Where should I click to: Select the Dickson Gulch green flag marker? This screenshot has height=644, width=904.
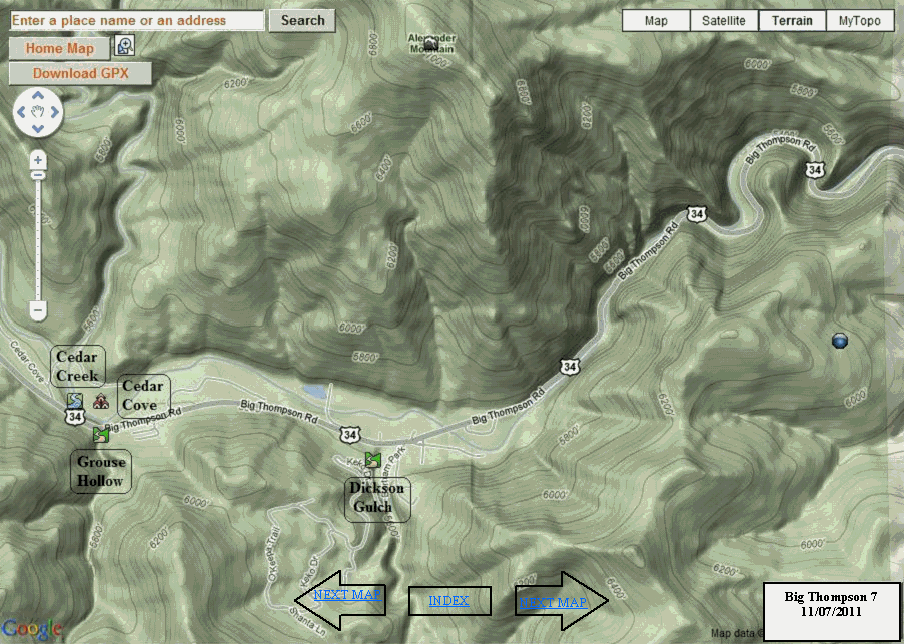tap(374, 460)
